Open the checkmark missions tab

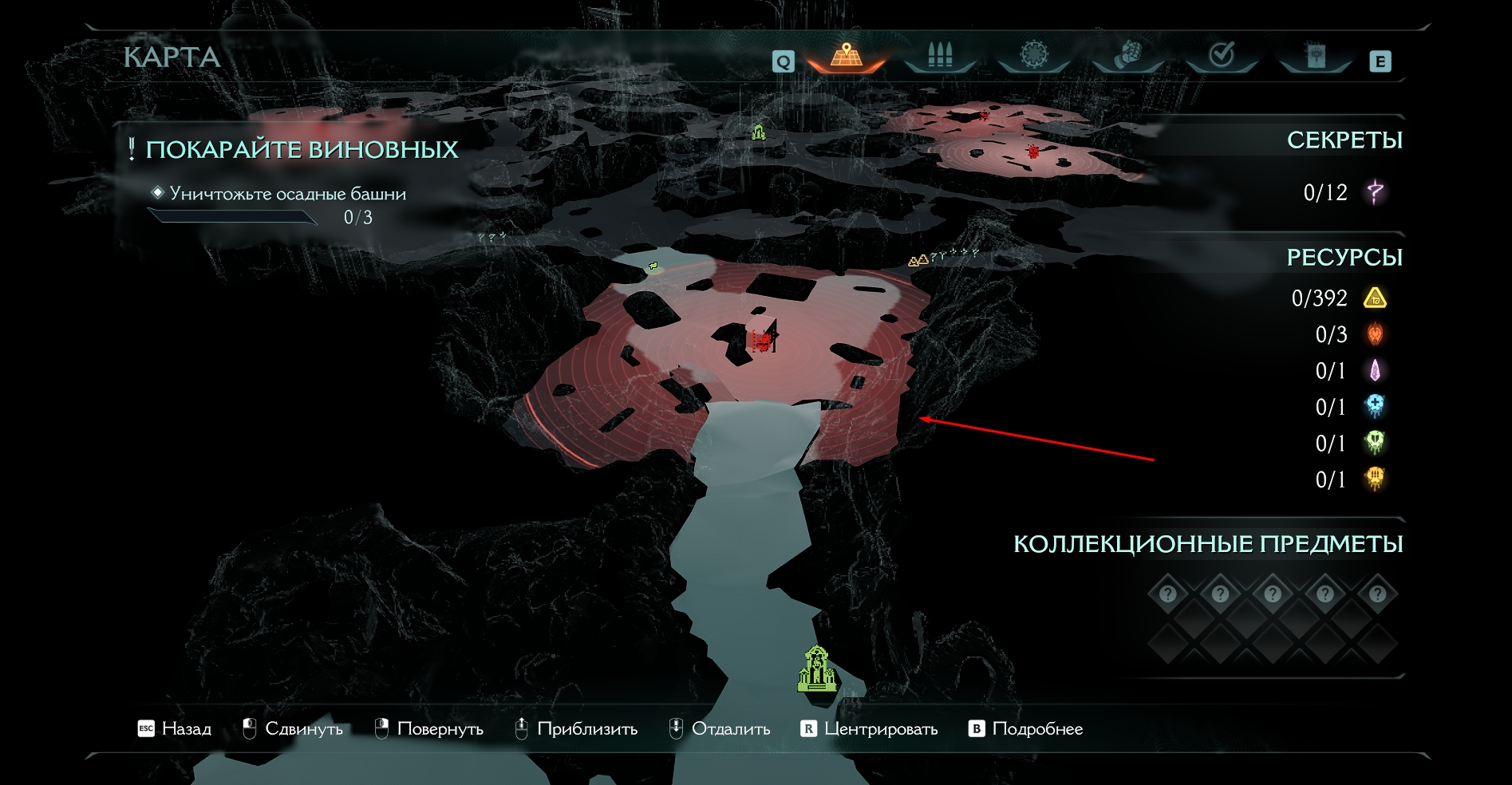(x=1222, y=55)
